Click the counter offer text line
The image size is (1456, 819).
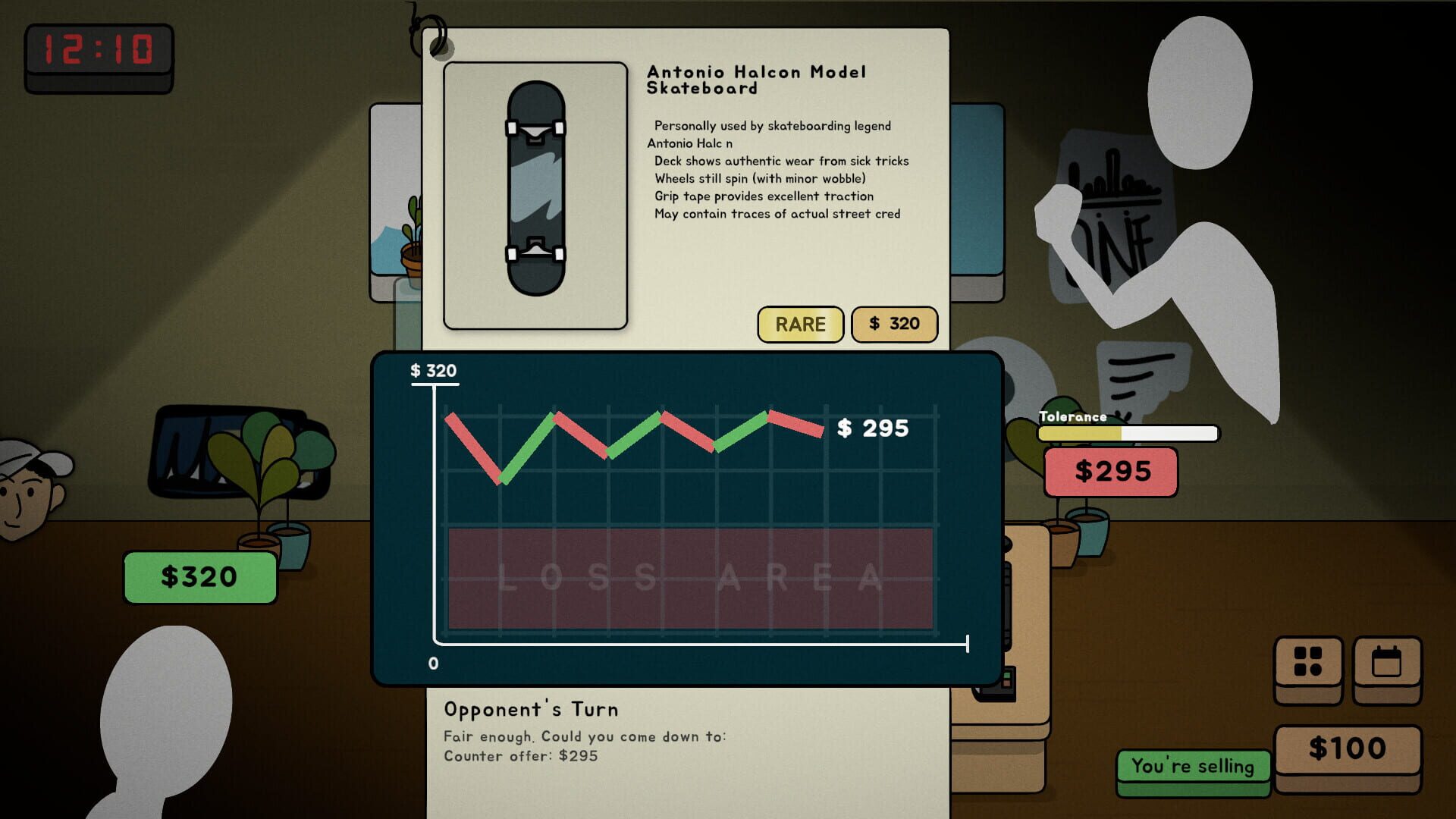pos(520,755)
